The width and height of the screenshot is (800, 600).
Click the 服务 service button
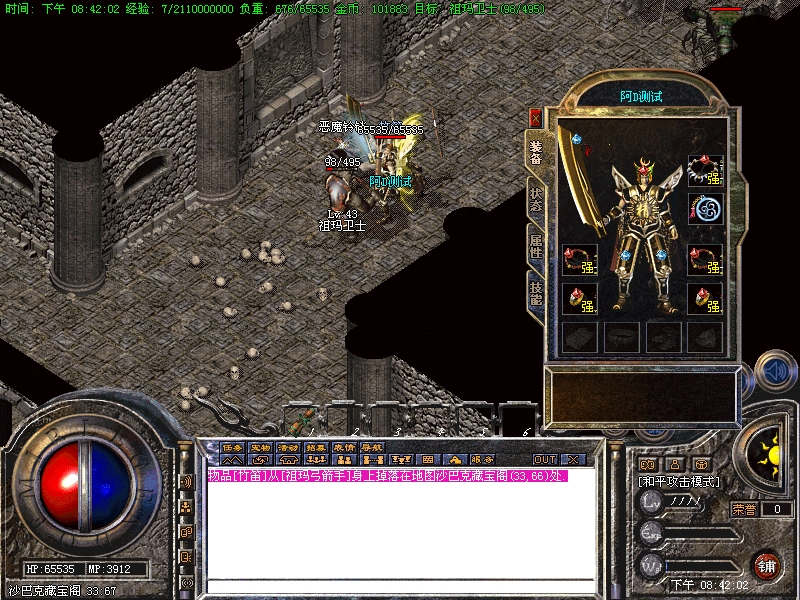pos(482,460)
